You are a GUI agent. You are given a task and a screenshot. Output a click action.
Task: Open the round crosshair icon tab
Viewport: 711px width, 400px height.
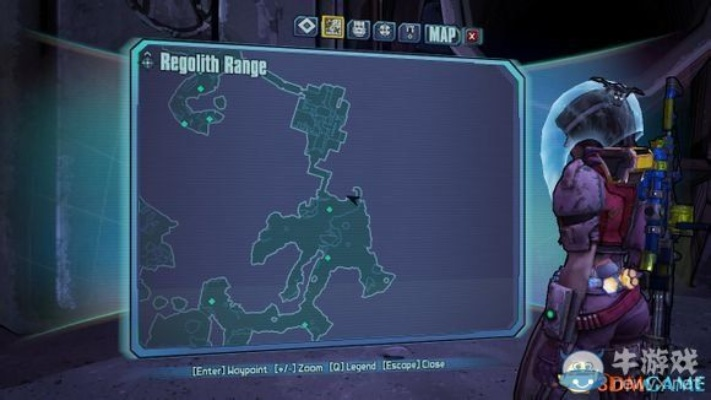pos(383,32)
